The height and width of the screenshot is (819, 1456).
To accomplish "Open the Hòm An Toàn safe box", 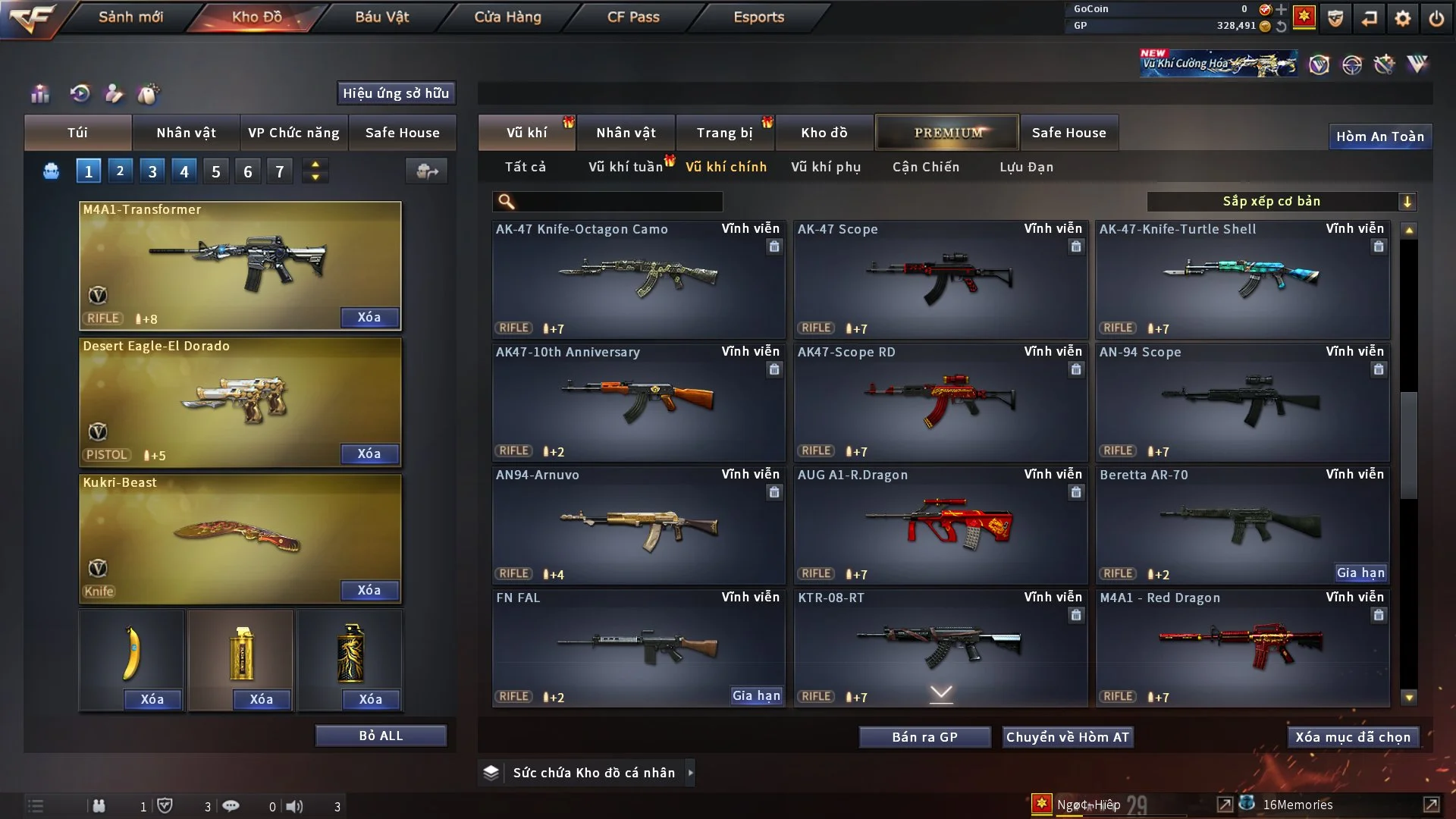I will (1379, 136).
